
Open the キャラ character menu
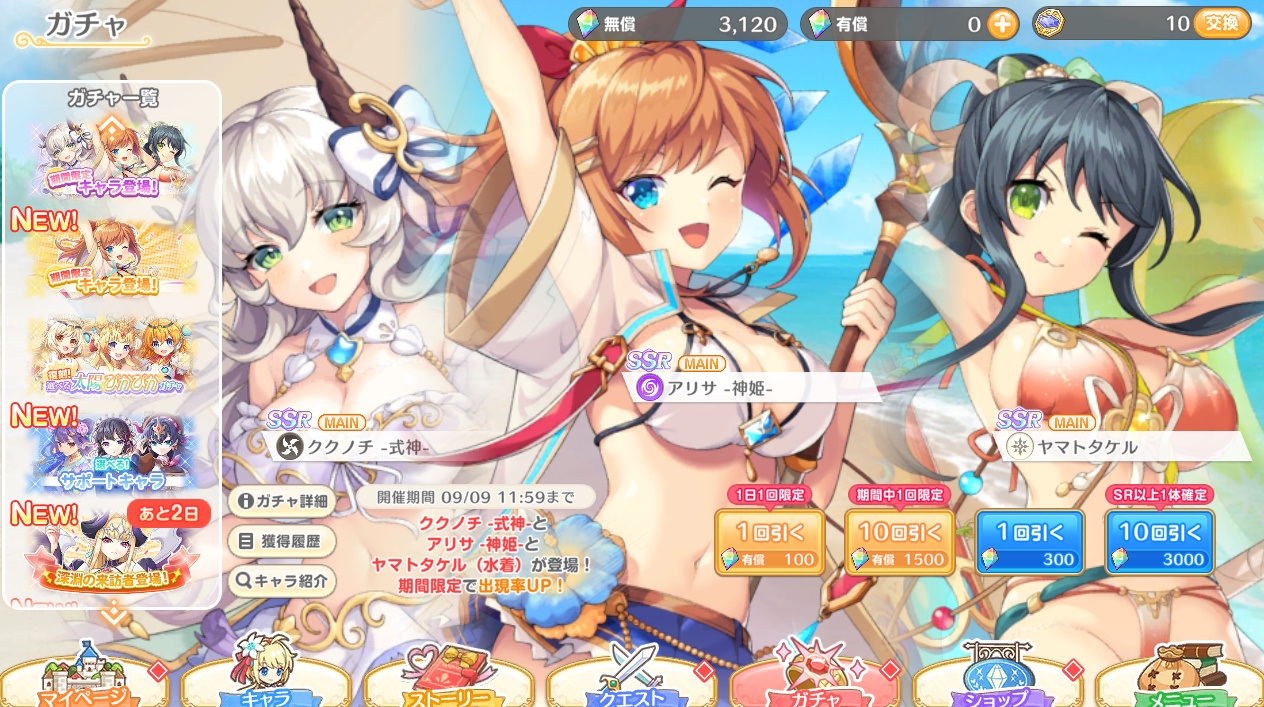click(x=267, y=685)
